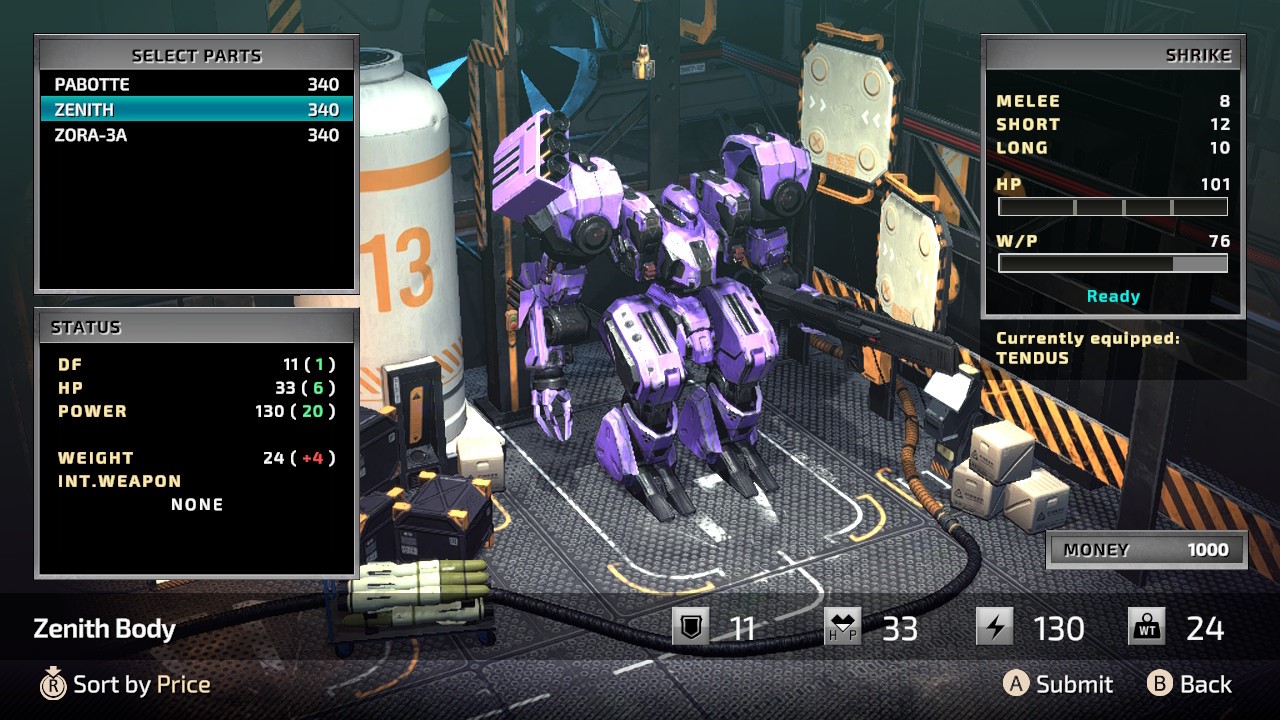Click the WT weight icon beside 24
The height and width of the screenshot is (720, 1280).
[1147, 628]
